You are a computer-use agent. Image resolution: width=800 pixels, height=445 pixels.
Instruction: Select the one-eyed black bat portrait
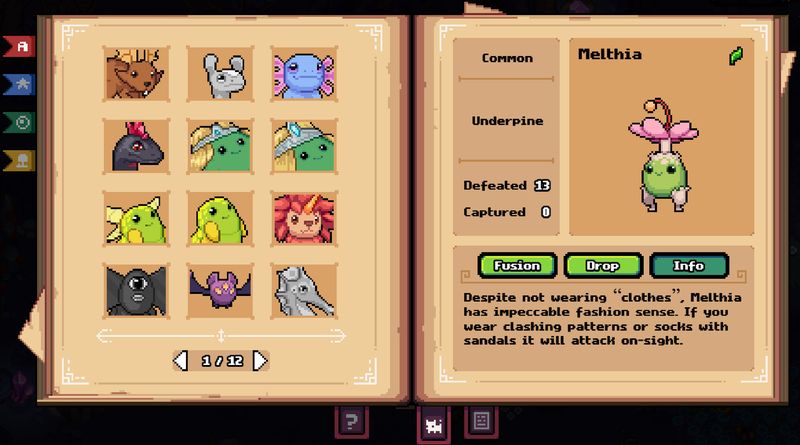[x=136, y=291]
